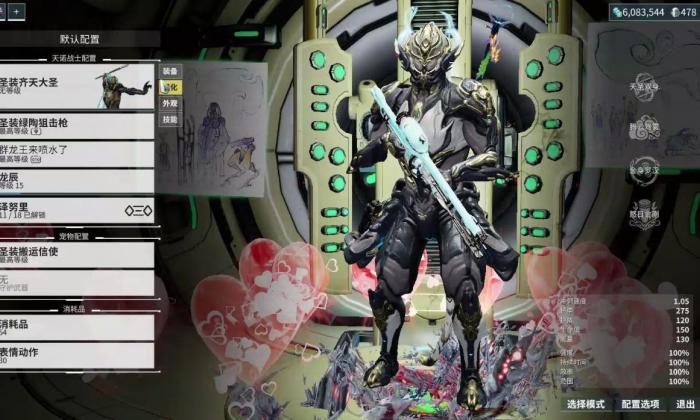The width and height of the screenshot is (700, 420).
Task: Switch to the 装备 tab
Action: tap(171, 71)
